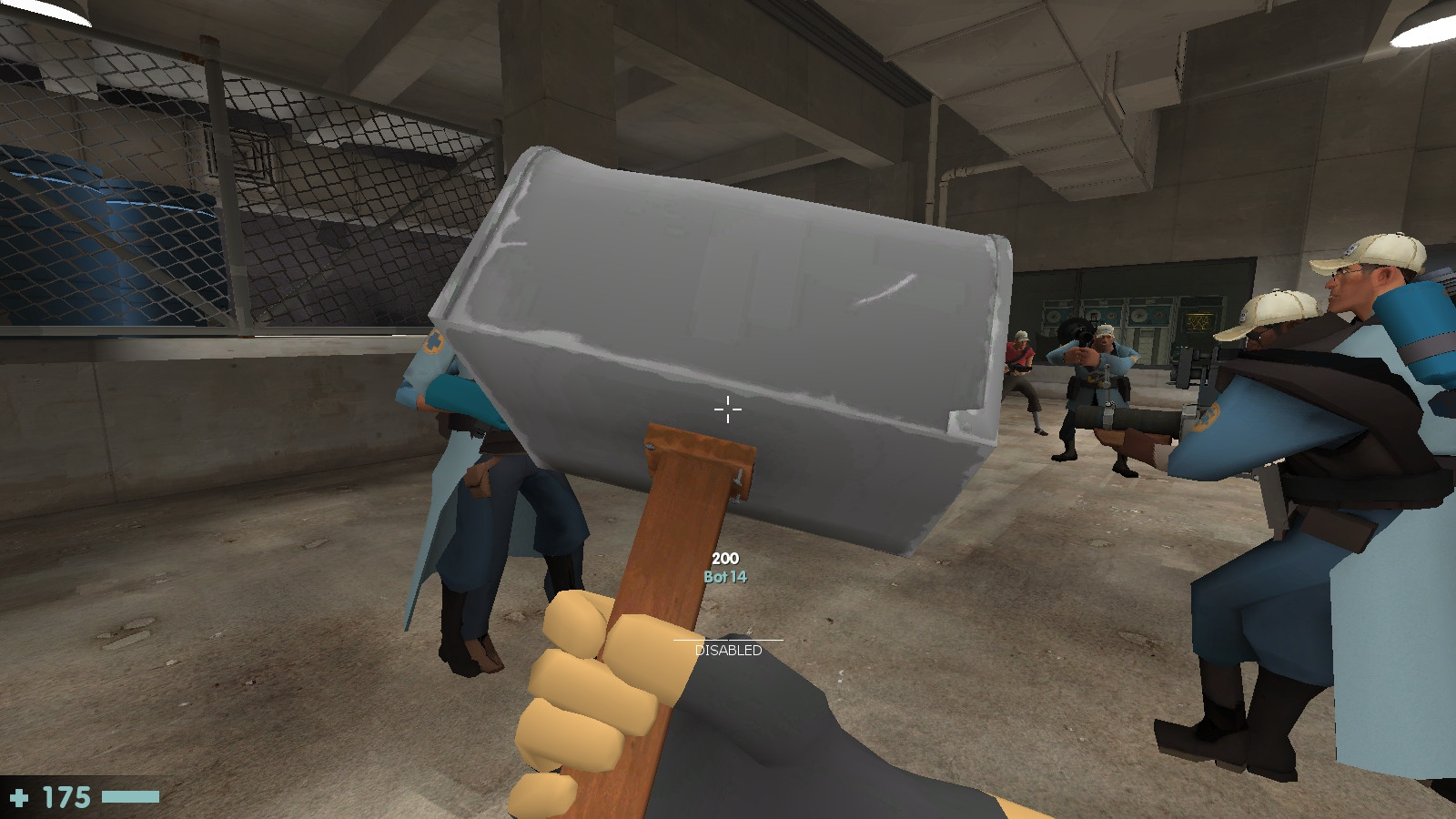The width and height of the screenshot is (1456, 819).
Task: Select the crosshair at screen center
Action: point(727,410)
